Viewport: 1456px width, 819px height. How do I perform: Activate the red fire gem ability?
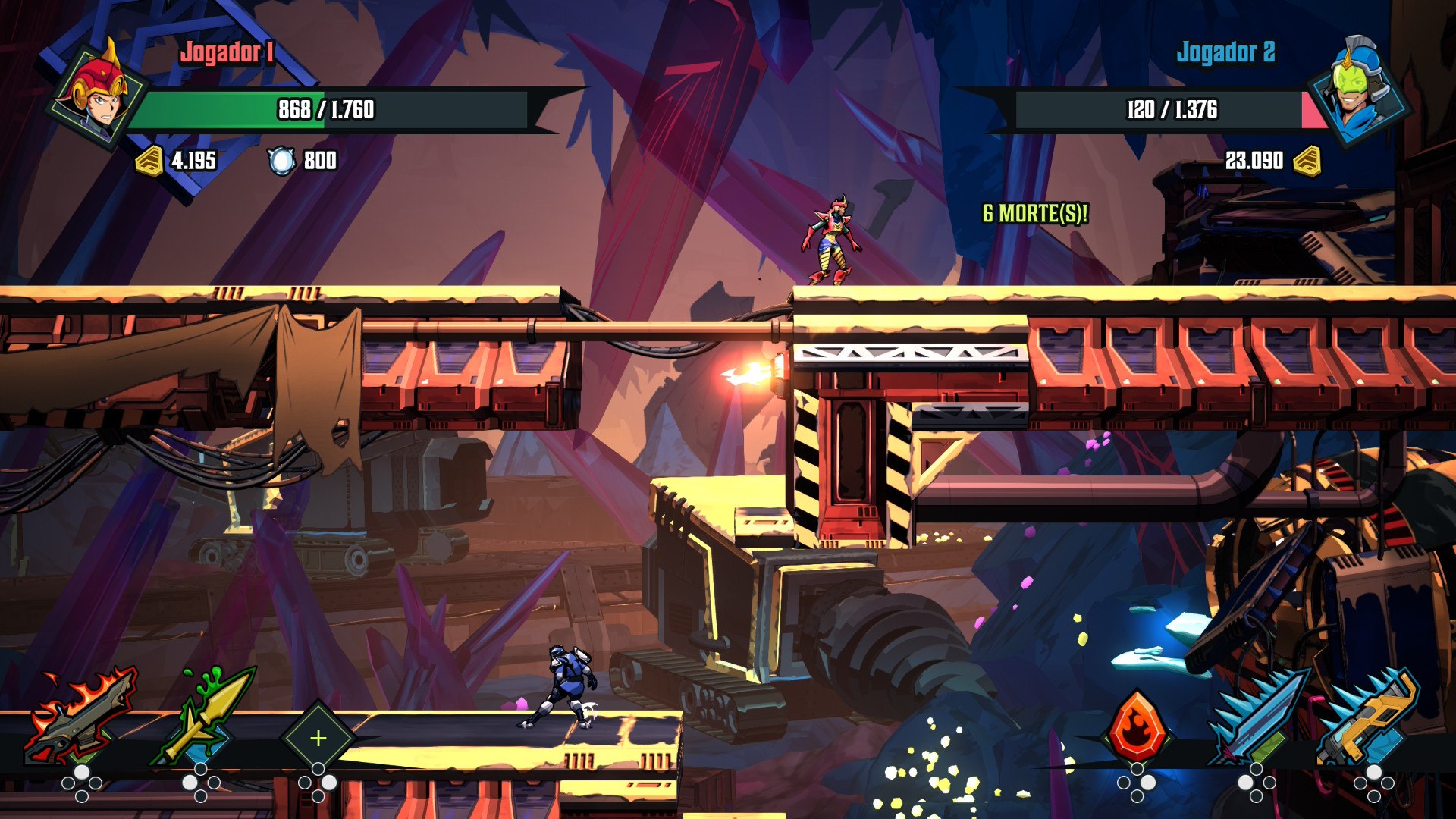point(1137,728)
